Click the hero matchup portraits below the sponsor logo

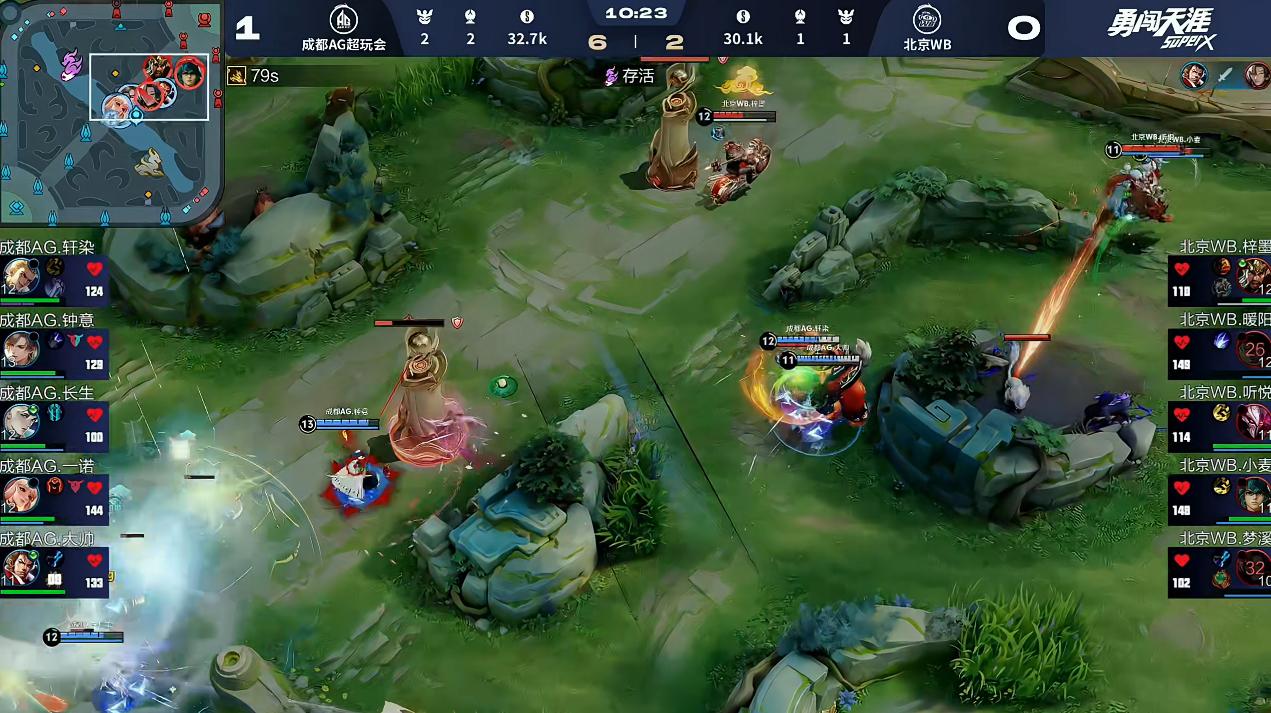1224,76
